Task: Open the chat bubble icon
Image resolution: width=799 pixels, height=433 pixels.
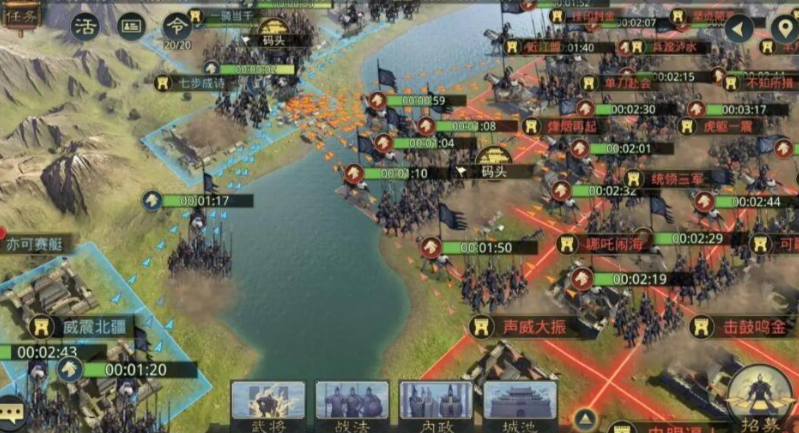Action: pos(12,411)
